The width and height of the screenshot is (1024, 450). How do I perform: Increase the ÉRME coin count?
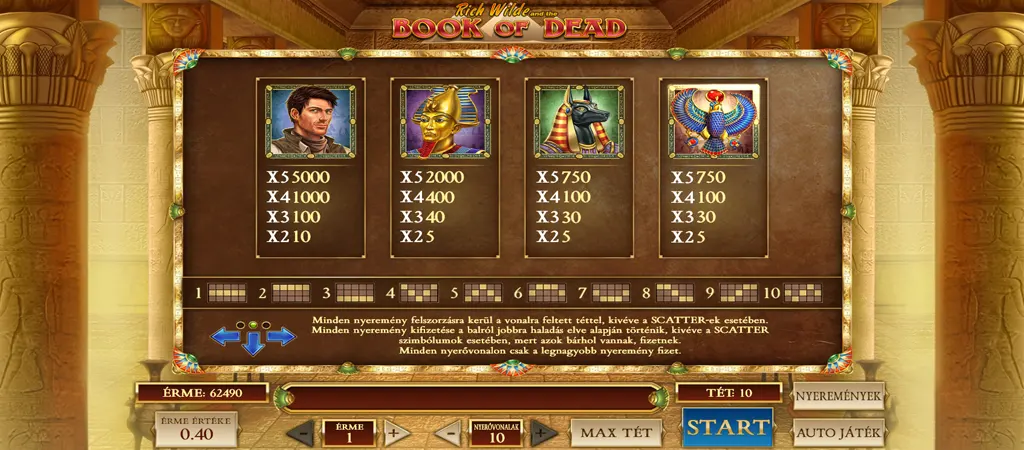coord(394,433)
